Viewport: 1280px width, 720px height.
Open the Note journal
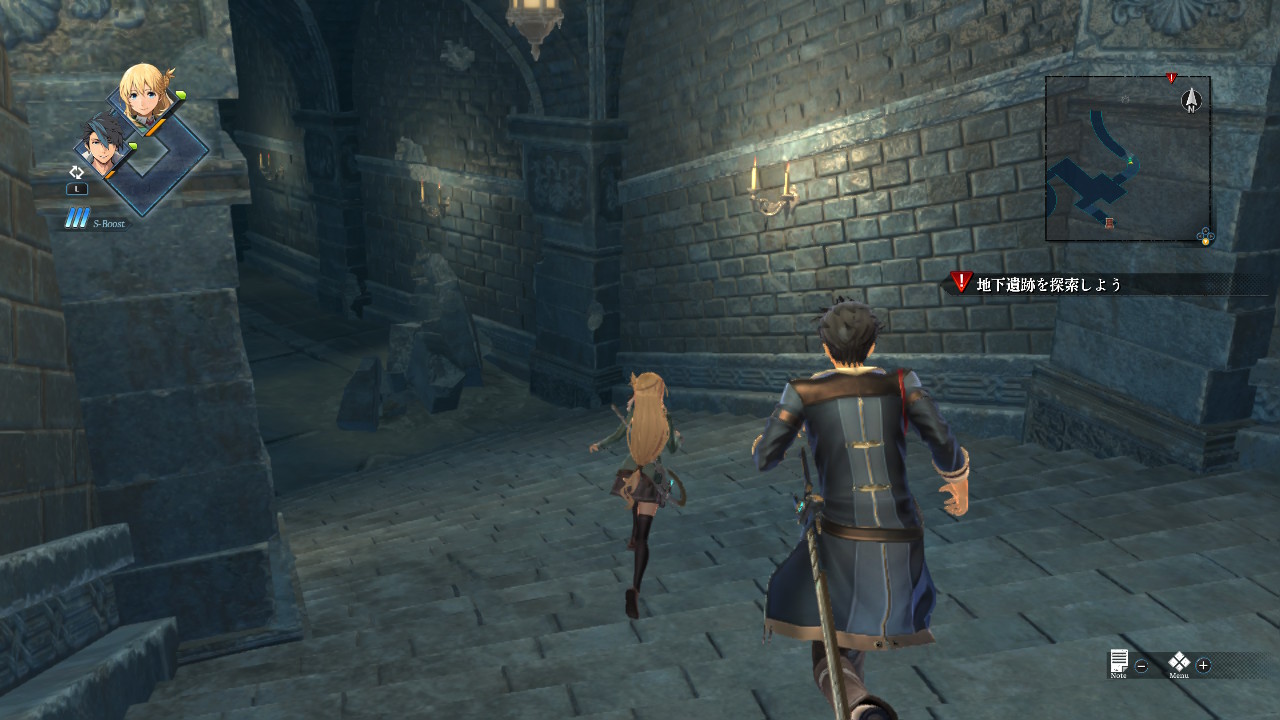point(1119,663)
